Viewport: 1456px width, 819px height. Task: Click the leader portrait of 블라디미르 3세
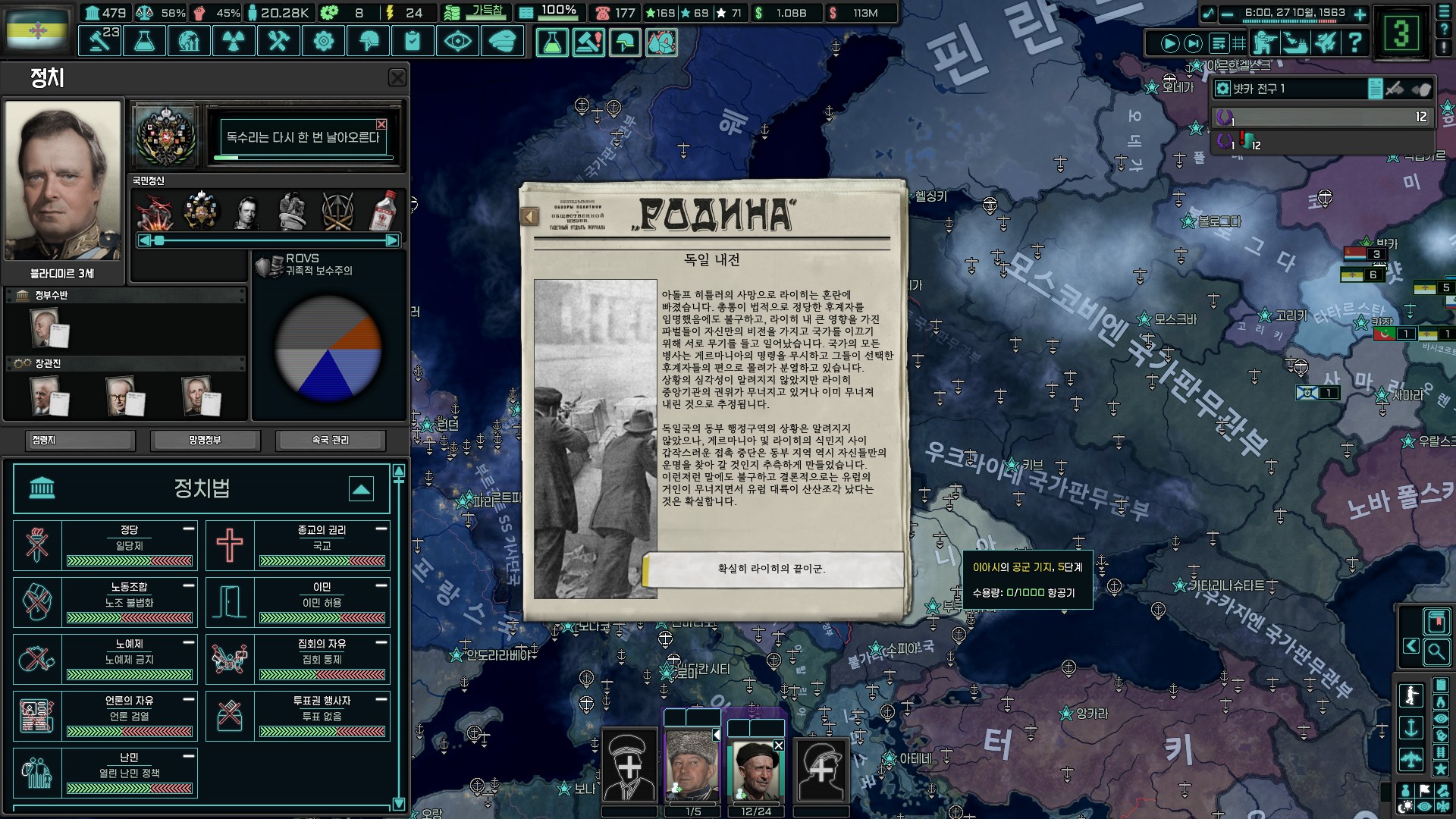pyautogui.click(x=63, y=180)
